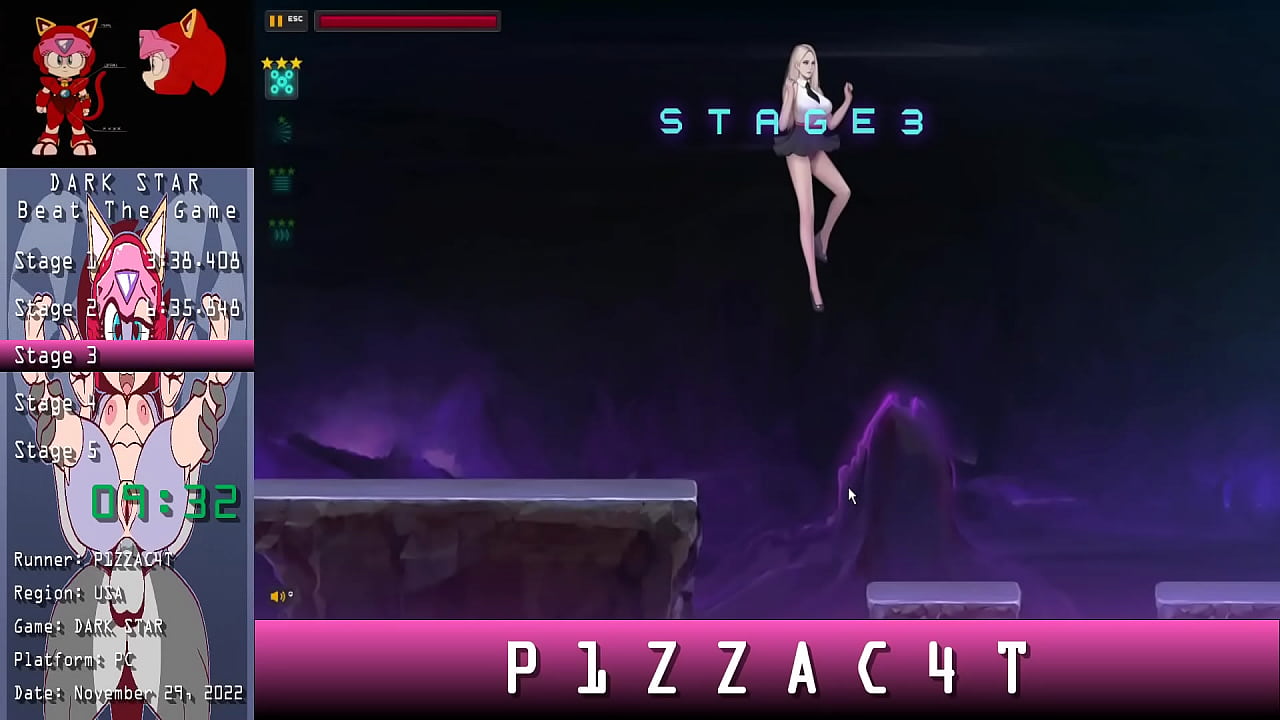Viewport: 1280px width, 720px height.
Task: Click the ESC button
Action: (295, 18)
